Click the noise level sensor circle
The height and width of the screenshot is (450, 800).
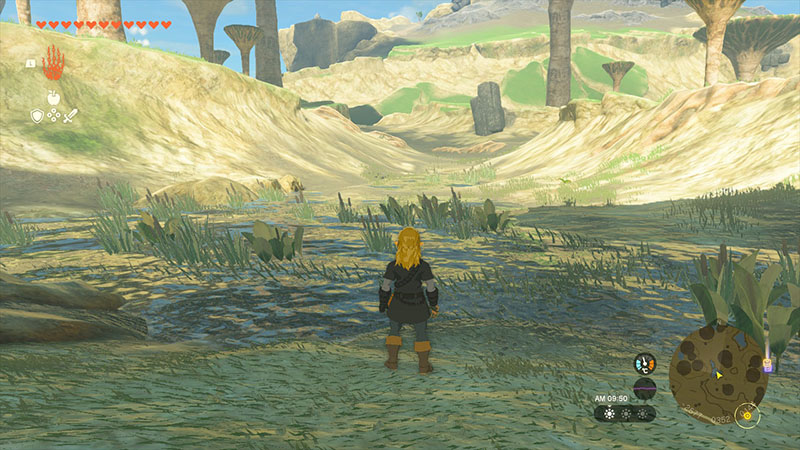[x=645, y=388]
